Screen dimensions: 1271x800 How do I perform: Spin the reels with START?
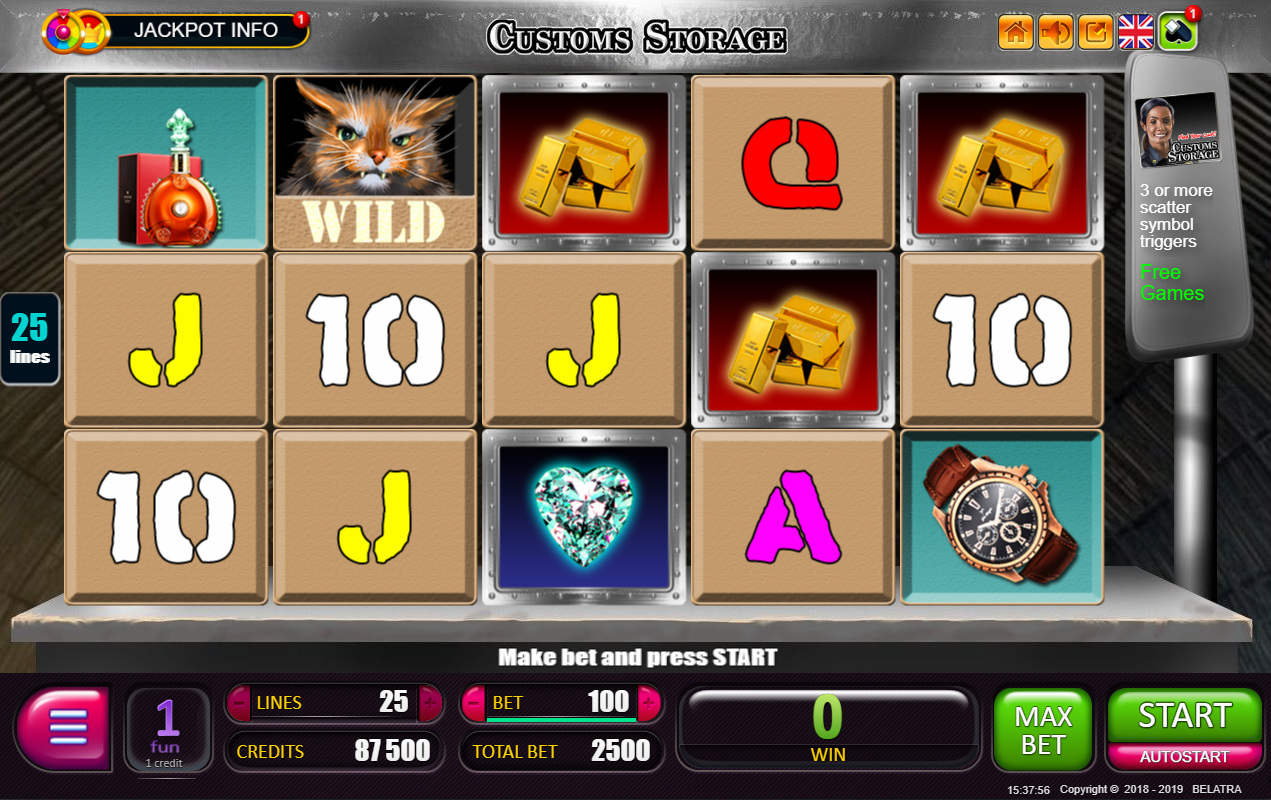(1184, 715)
